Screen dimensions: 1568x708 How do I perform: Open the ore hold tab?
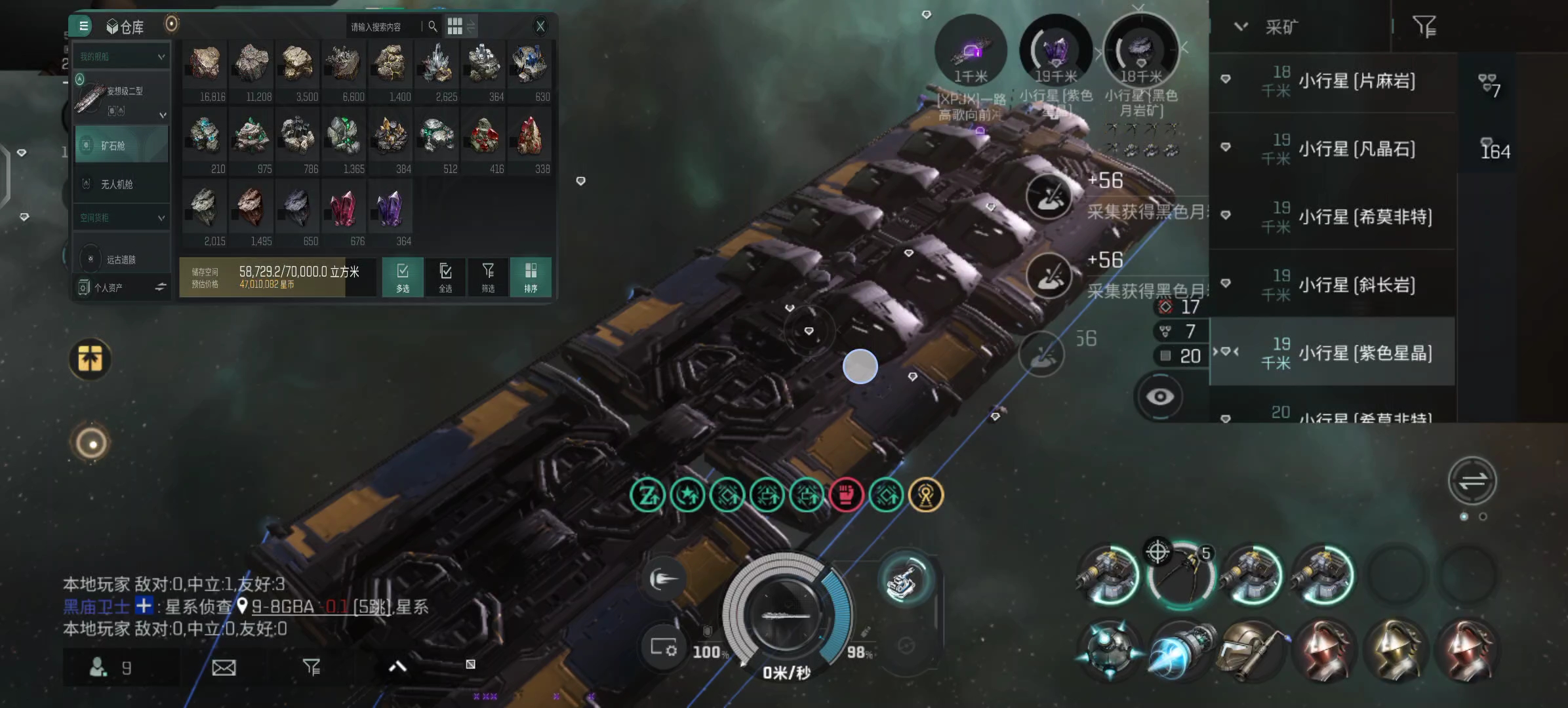121,146
